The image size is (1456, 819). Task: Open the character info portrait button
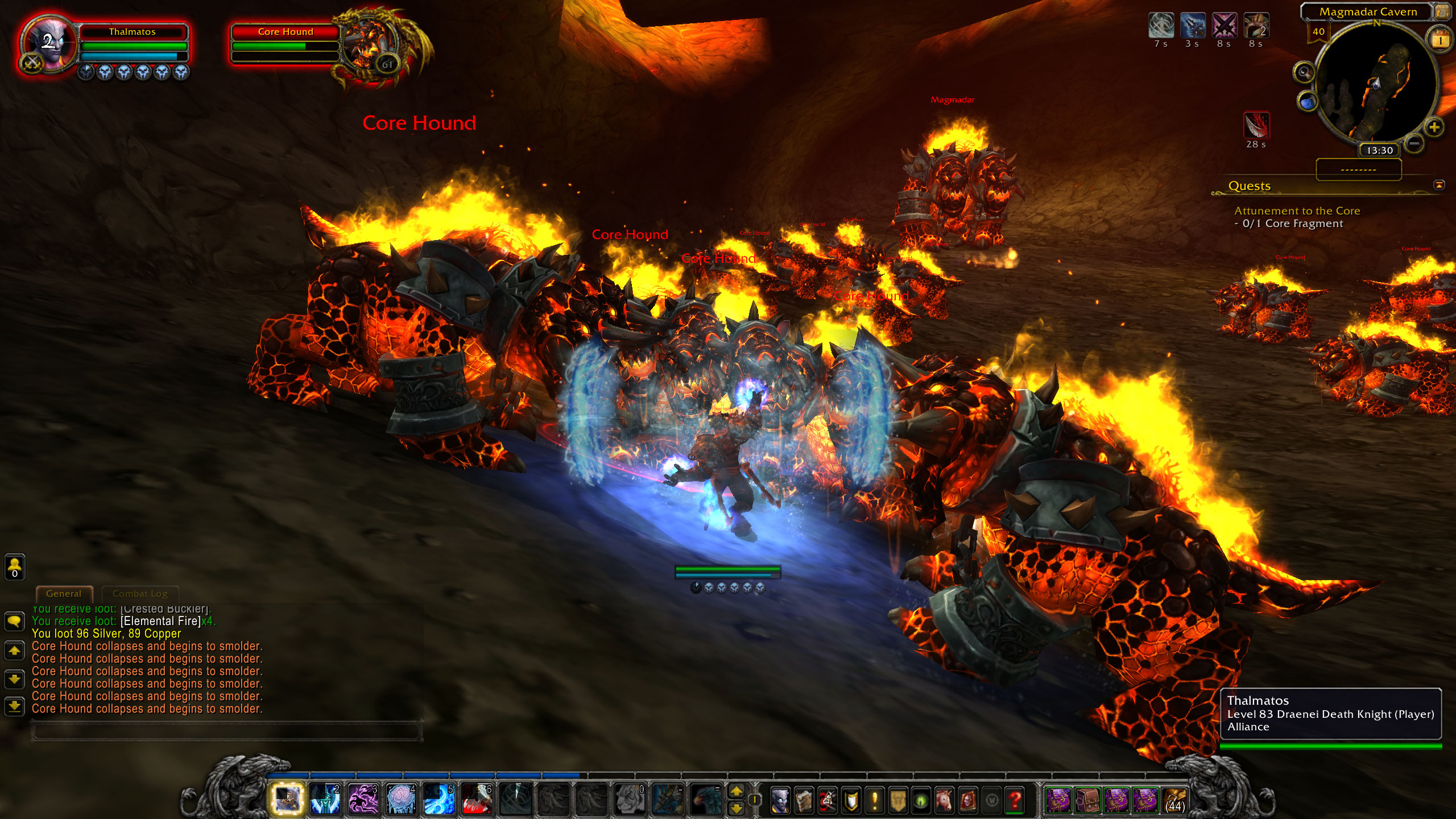[x=780, y=801]
